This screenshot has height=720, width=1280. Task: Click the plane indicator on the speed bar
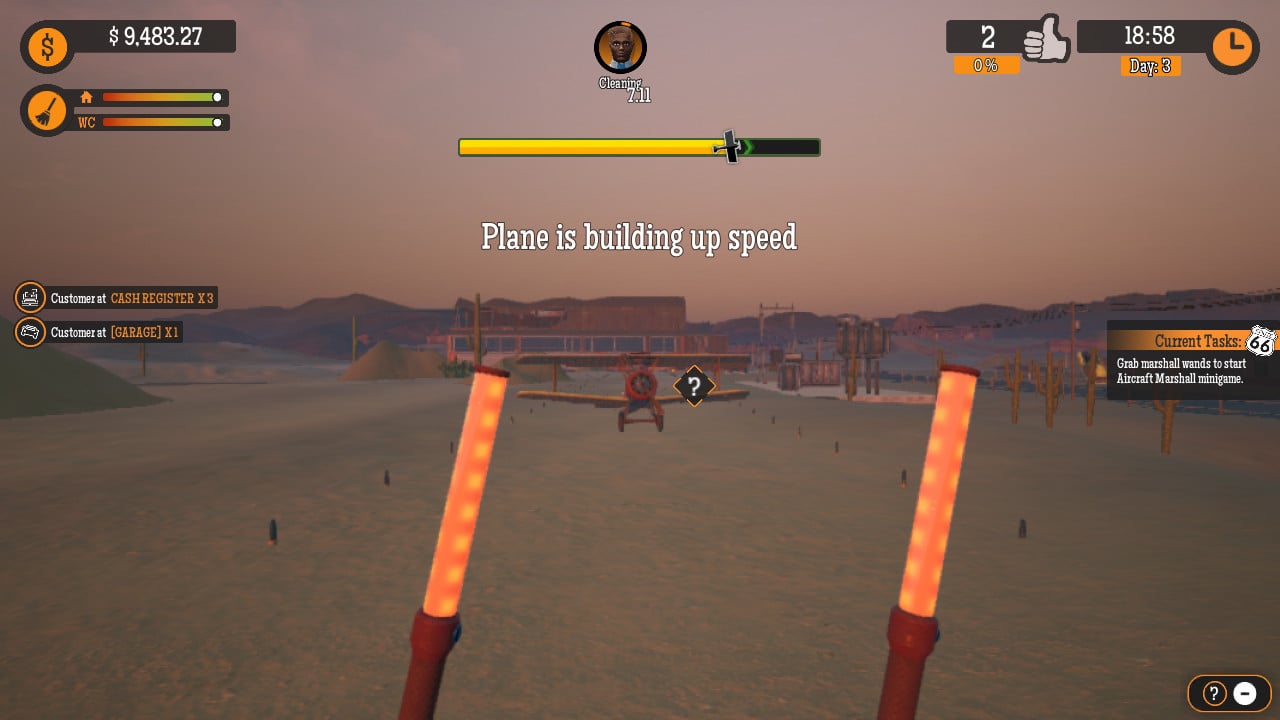click(729, 147)
